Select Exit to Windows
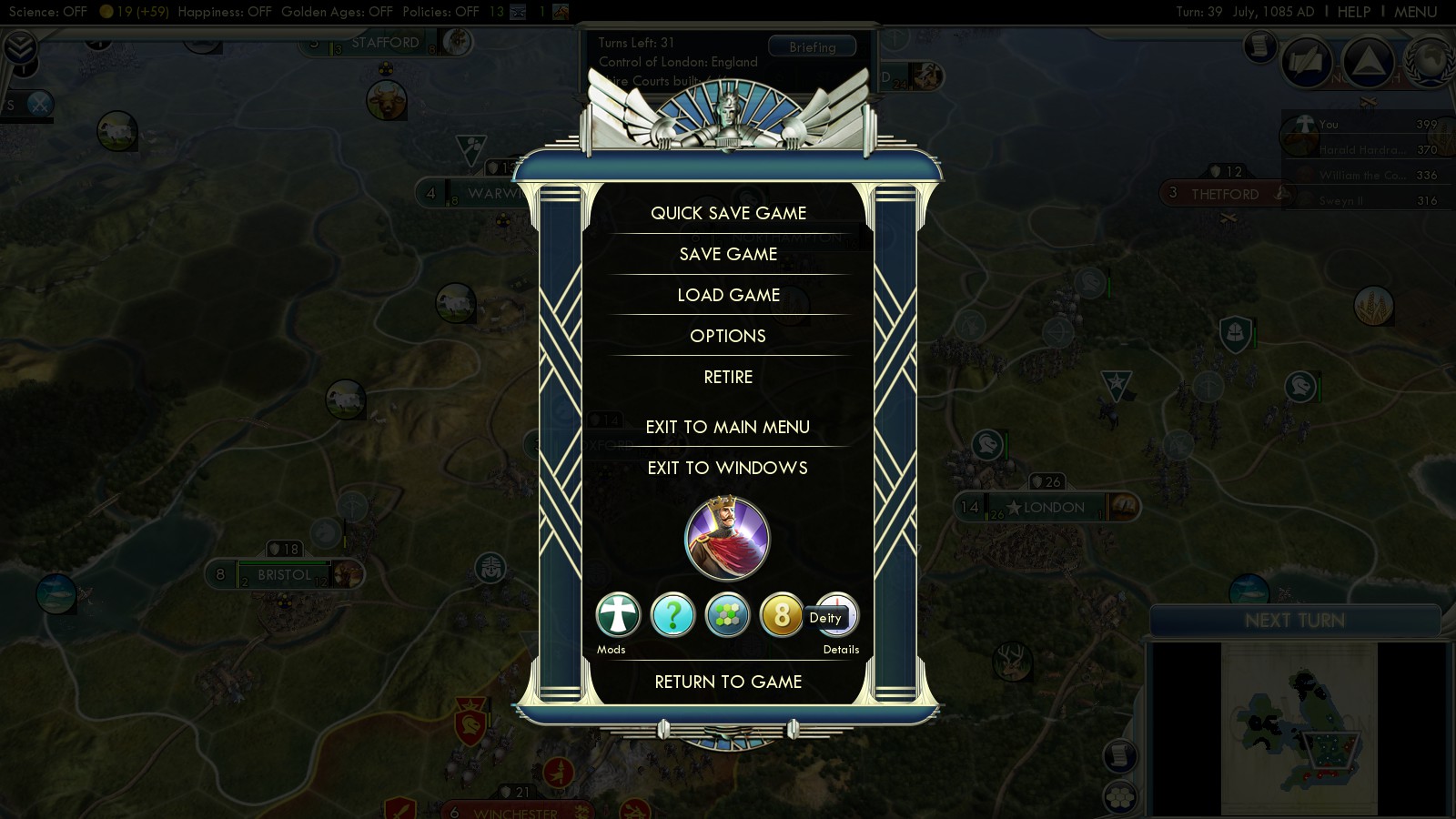The image size is (1456, 819). pos(728,468)
